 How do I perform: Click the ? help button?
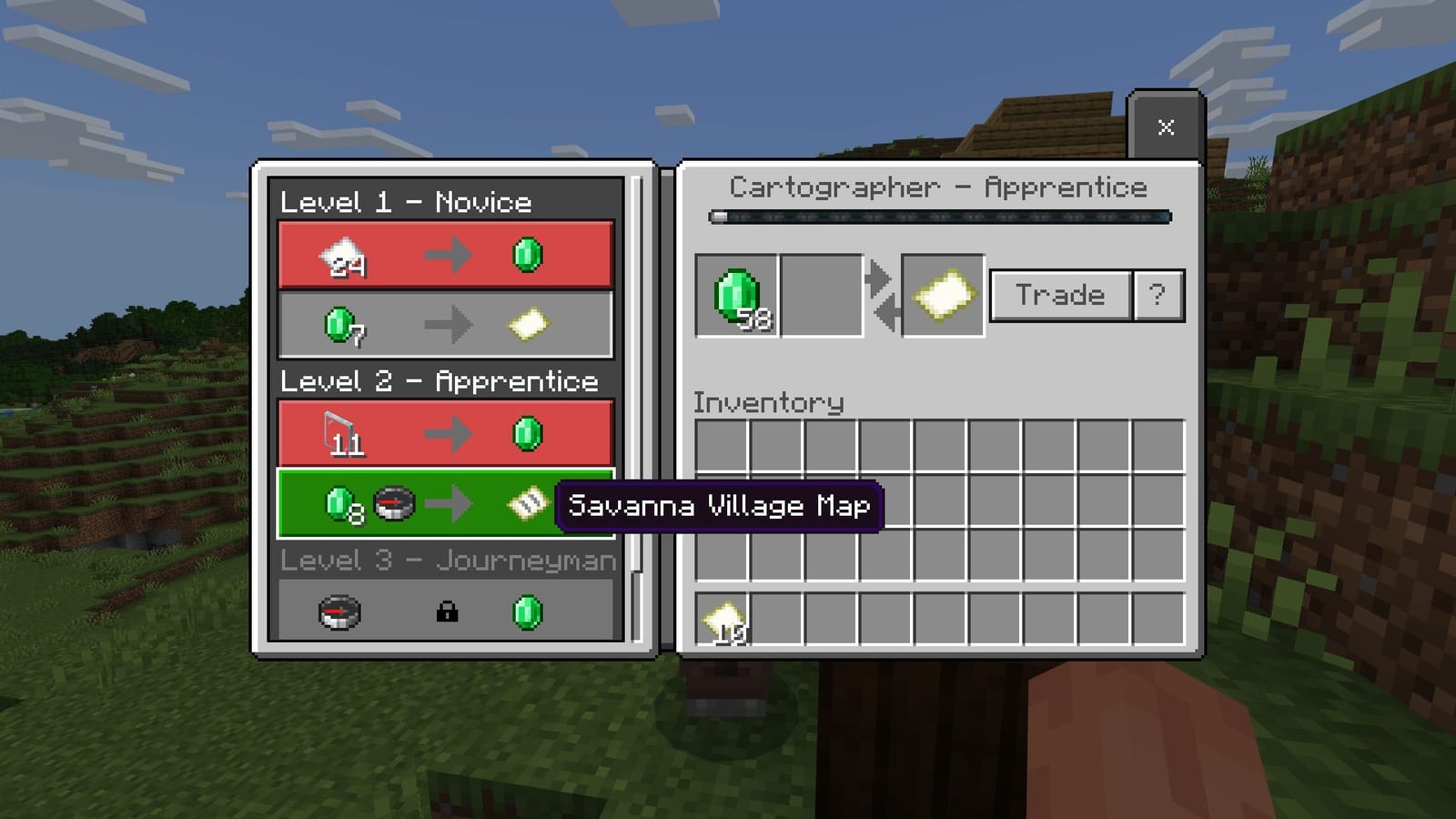tap(1158, 293)
